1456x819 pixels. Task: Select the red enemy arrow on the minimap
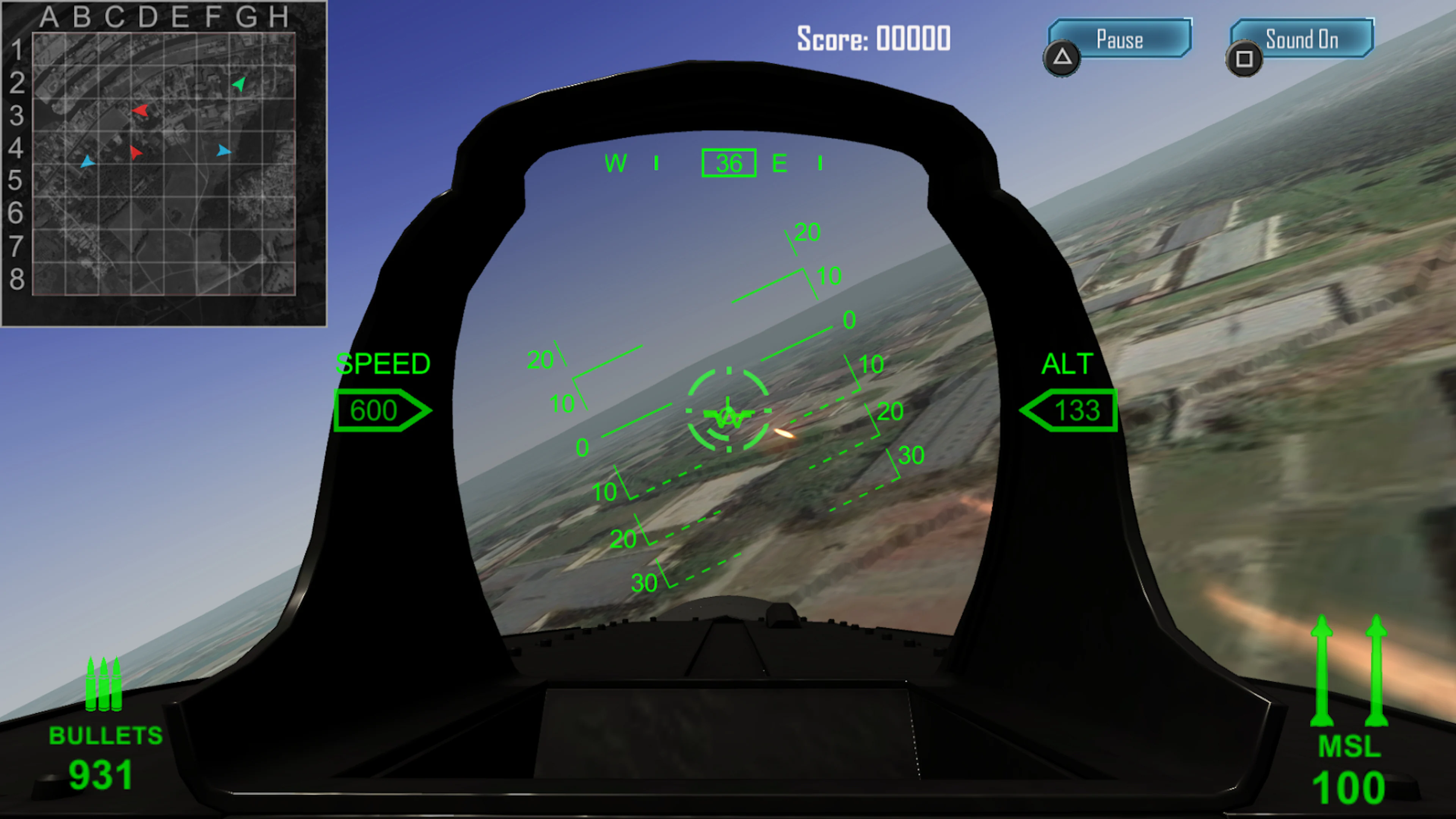[141, 111]
